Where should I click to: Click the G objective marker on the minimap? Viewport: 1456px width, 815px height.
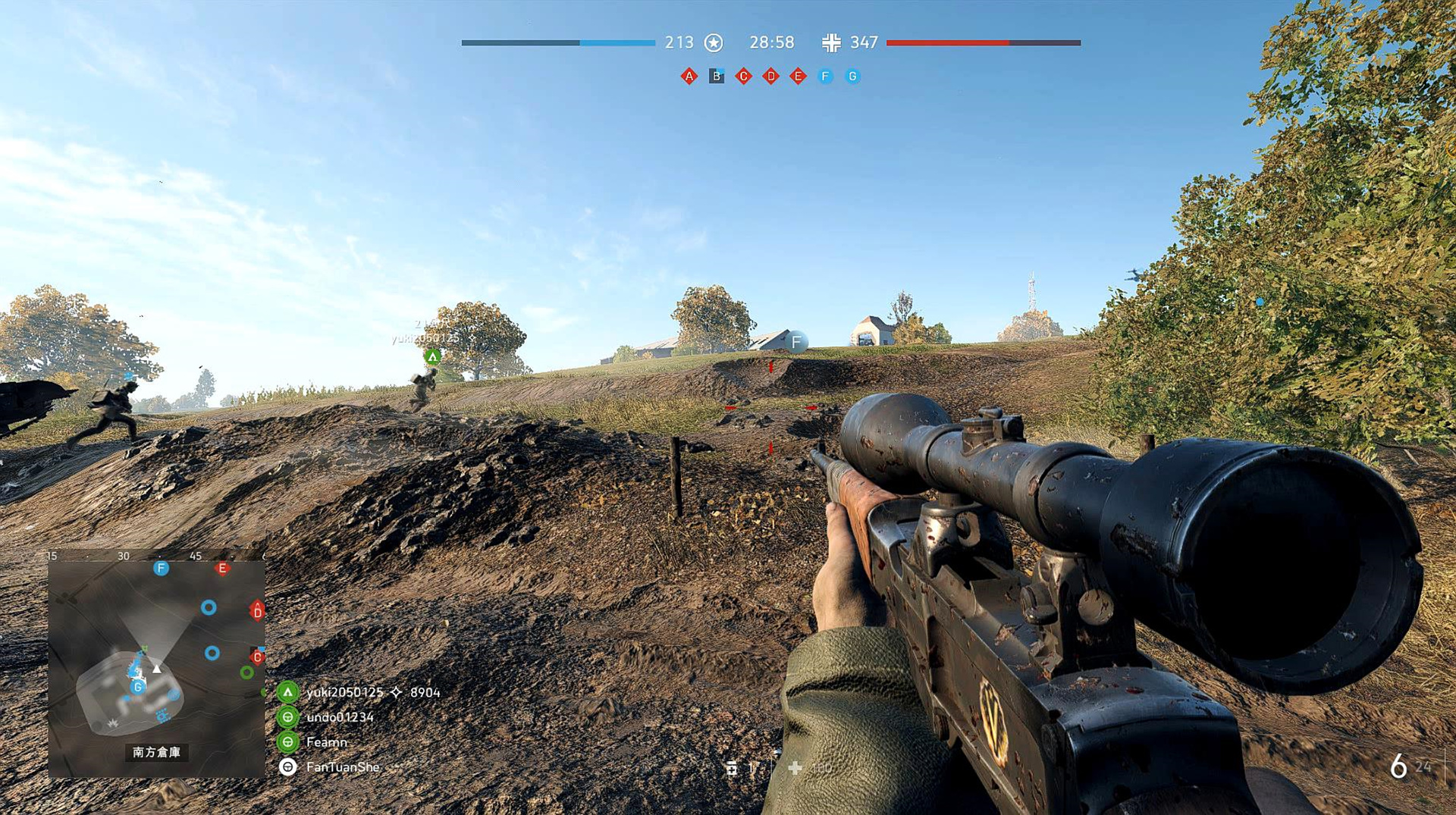[137, 686]
